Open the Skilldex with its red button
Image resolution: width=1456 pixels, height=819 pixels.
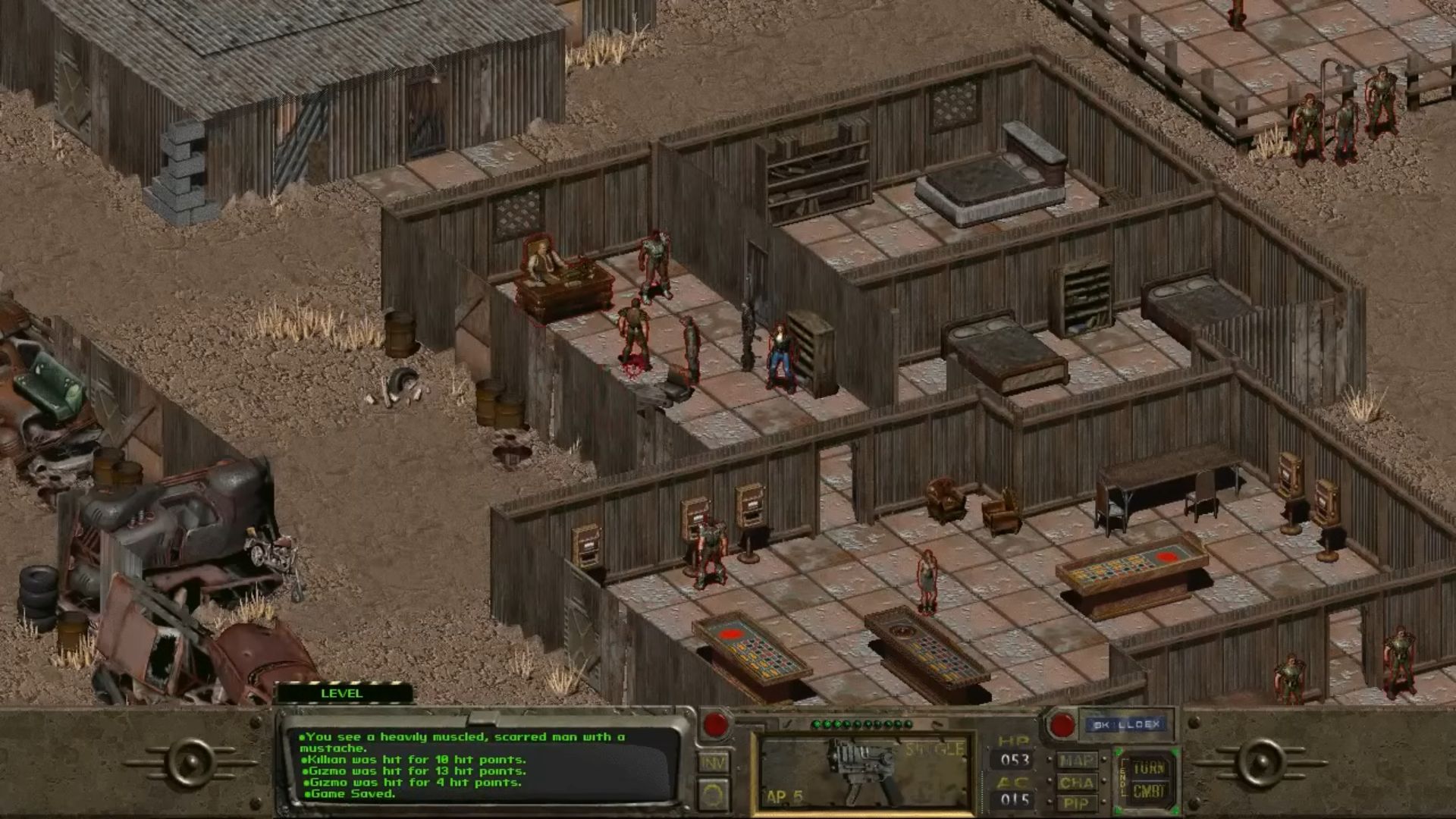1062,725
